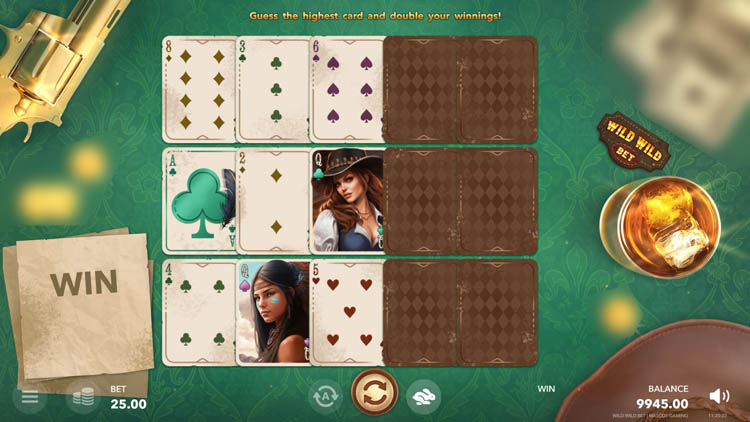750x422 pixels.
Task: Enable autoplay spins
Action: [325, 397]
